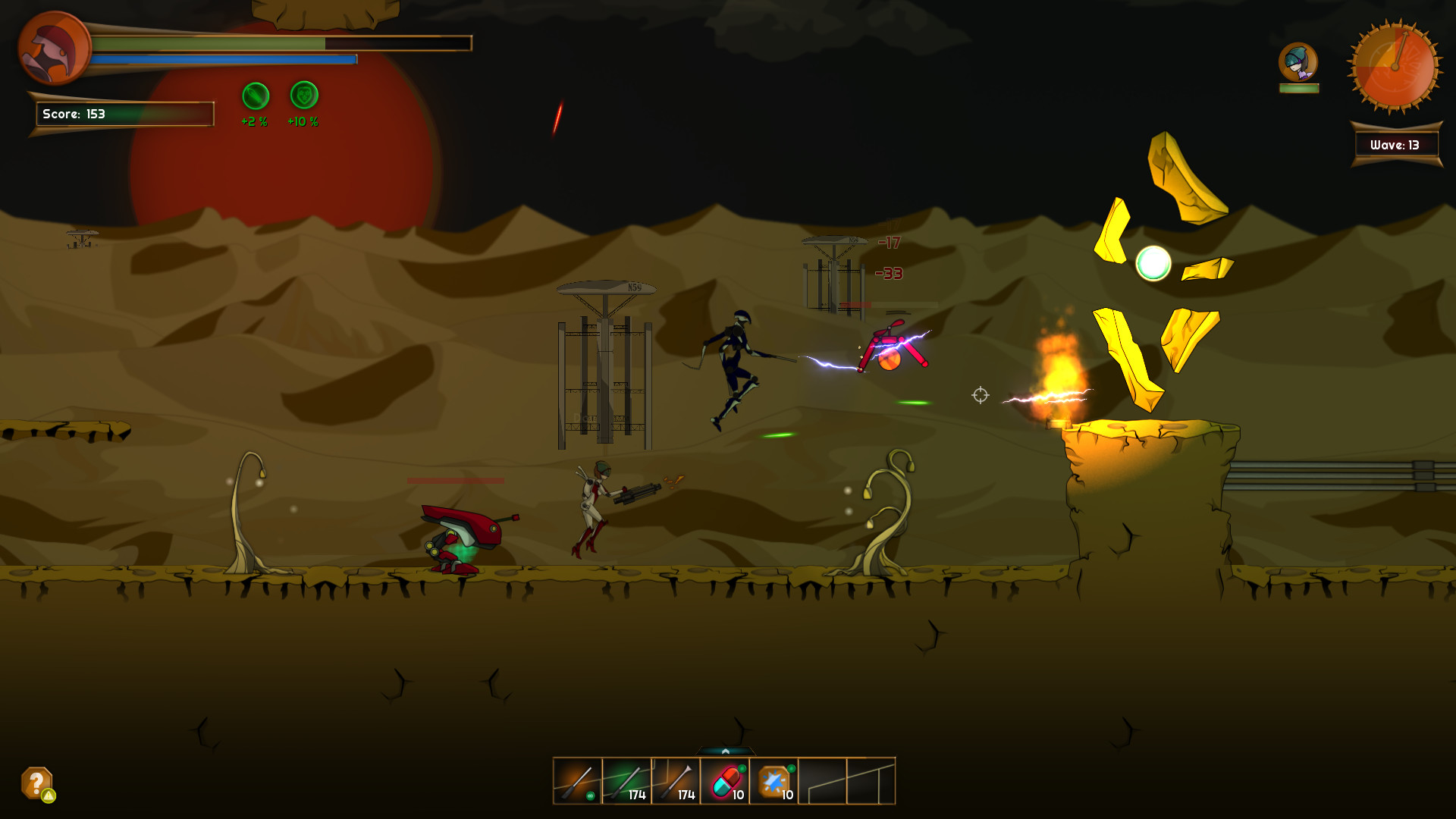Use the red and cyan pill item
This screenshot has width=1456, height=819.
point(725,781)
